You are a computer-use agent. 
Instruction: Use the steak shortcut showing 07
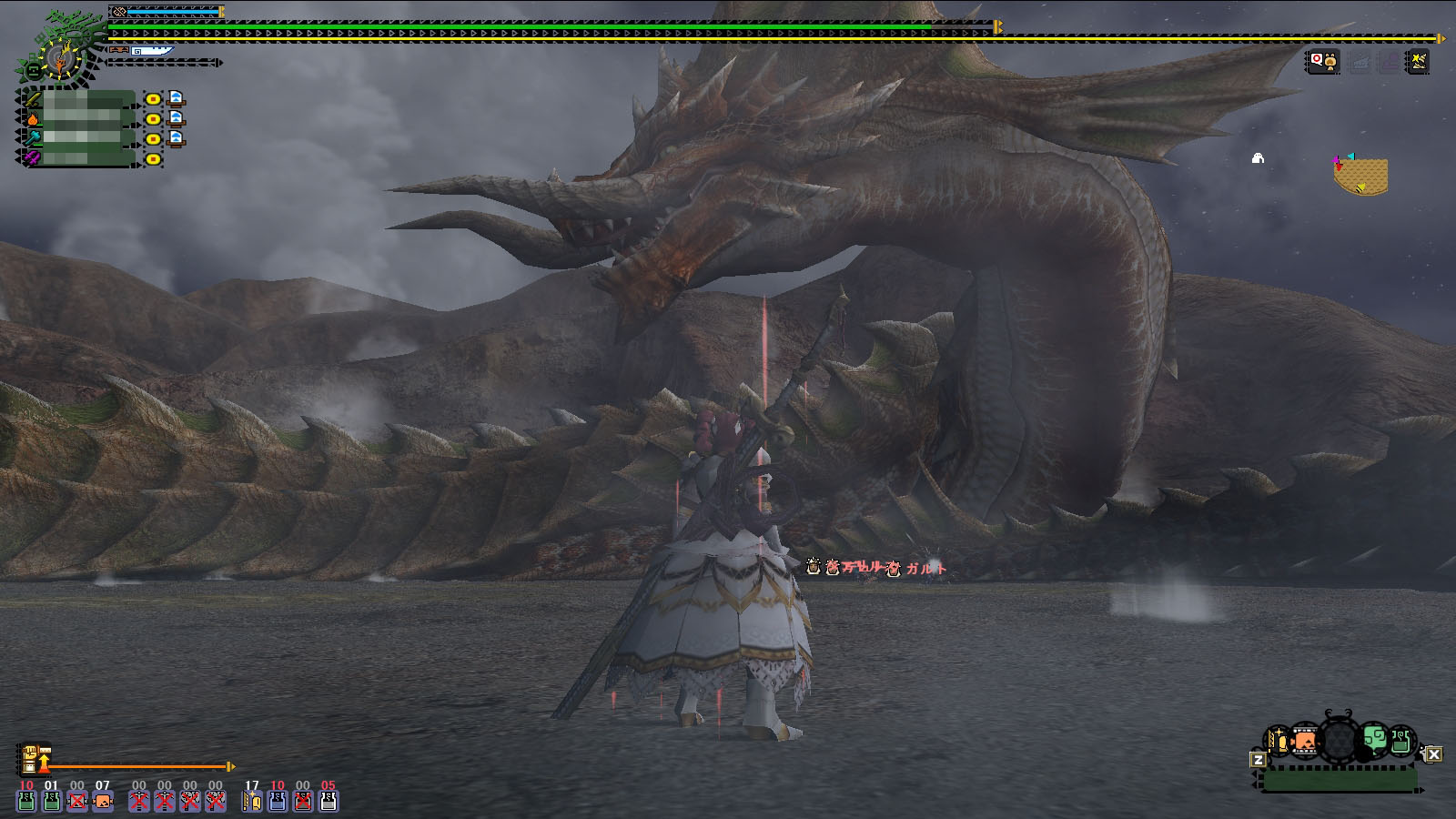click(x=103, y=801)
